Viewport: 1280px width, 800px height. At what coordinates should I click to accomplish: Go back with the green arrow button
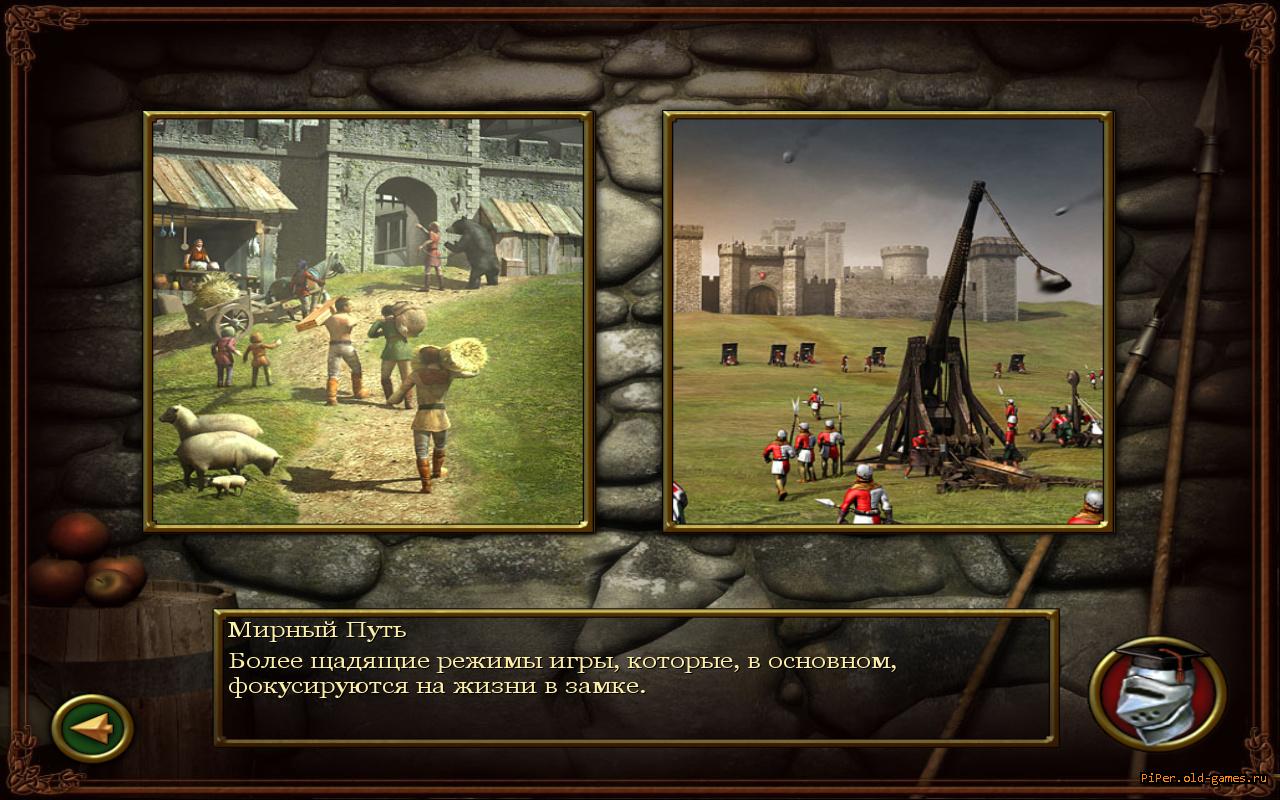point(92,727)
